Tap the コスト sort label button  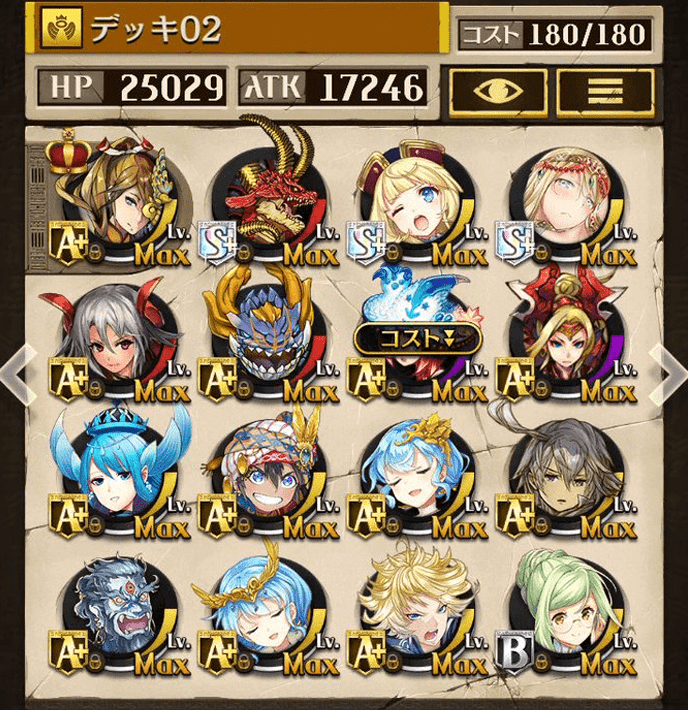(417, 338)
